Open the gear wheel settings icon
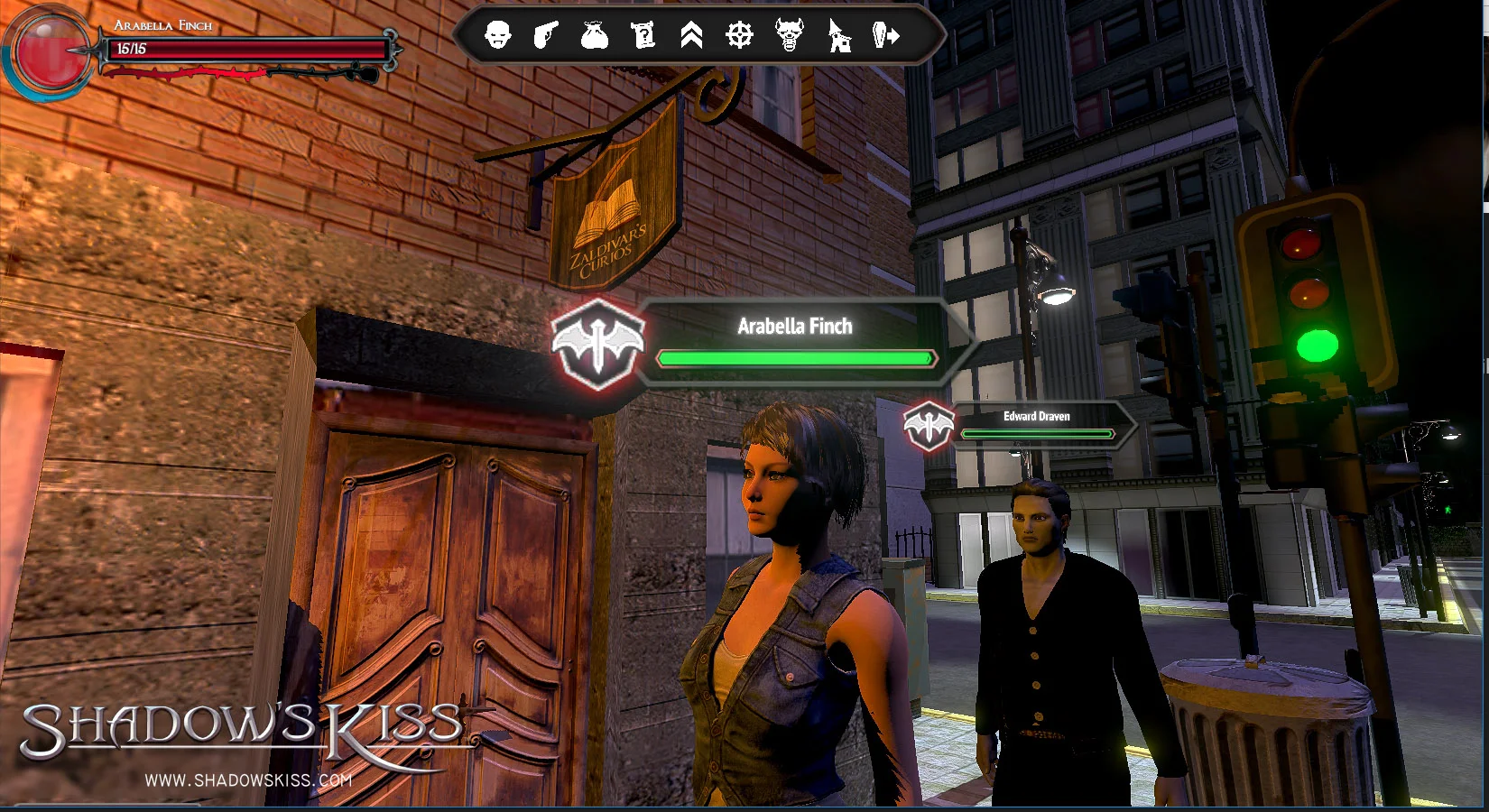The image size is (1489, 812). (740, 35)
